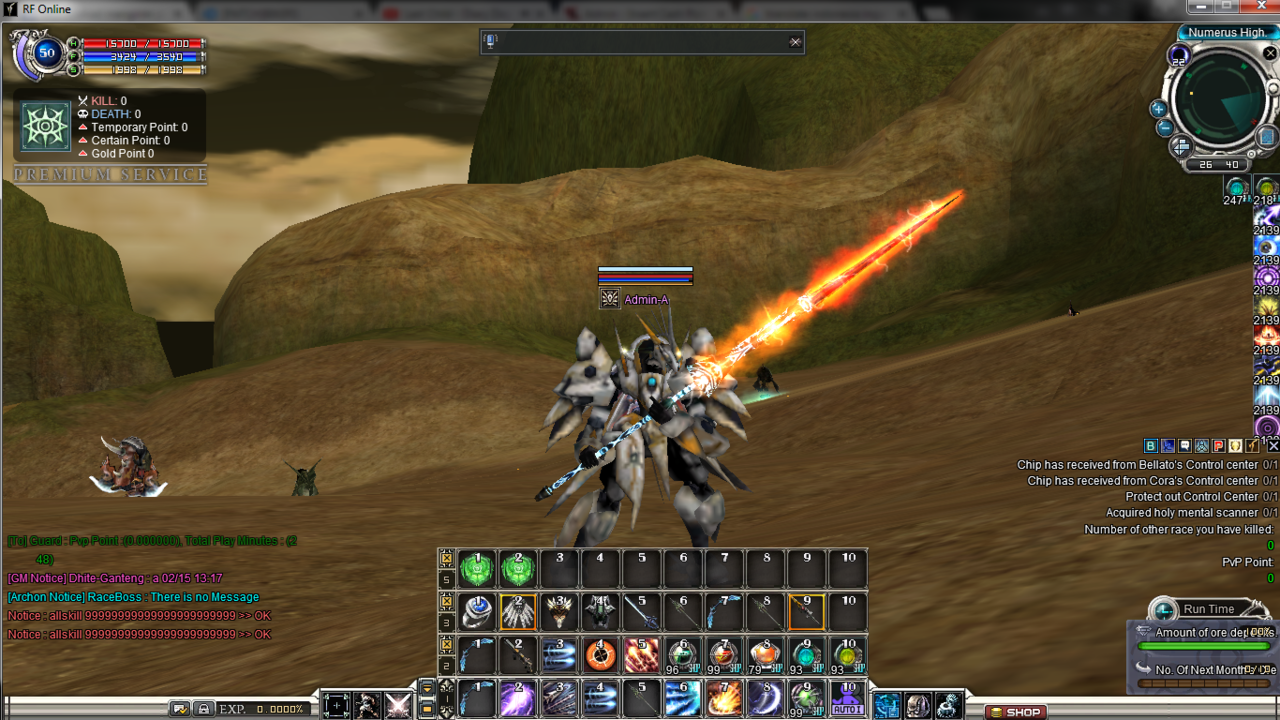Expand the minimap panel arrow control

point(1180,145)
